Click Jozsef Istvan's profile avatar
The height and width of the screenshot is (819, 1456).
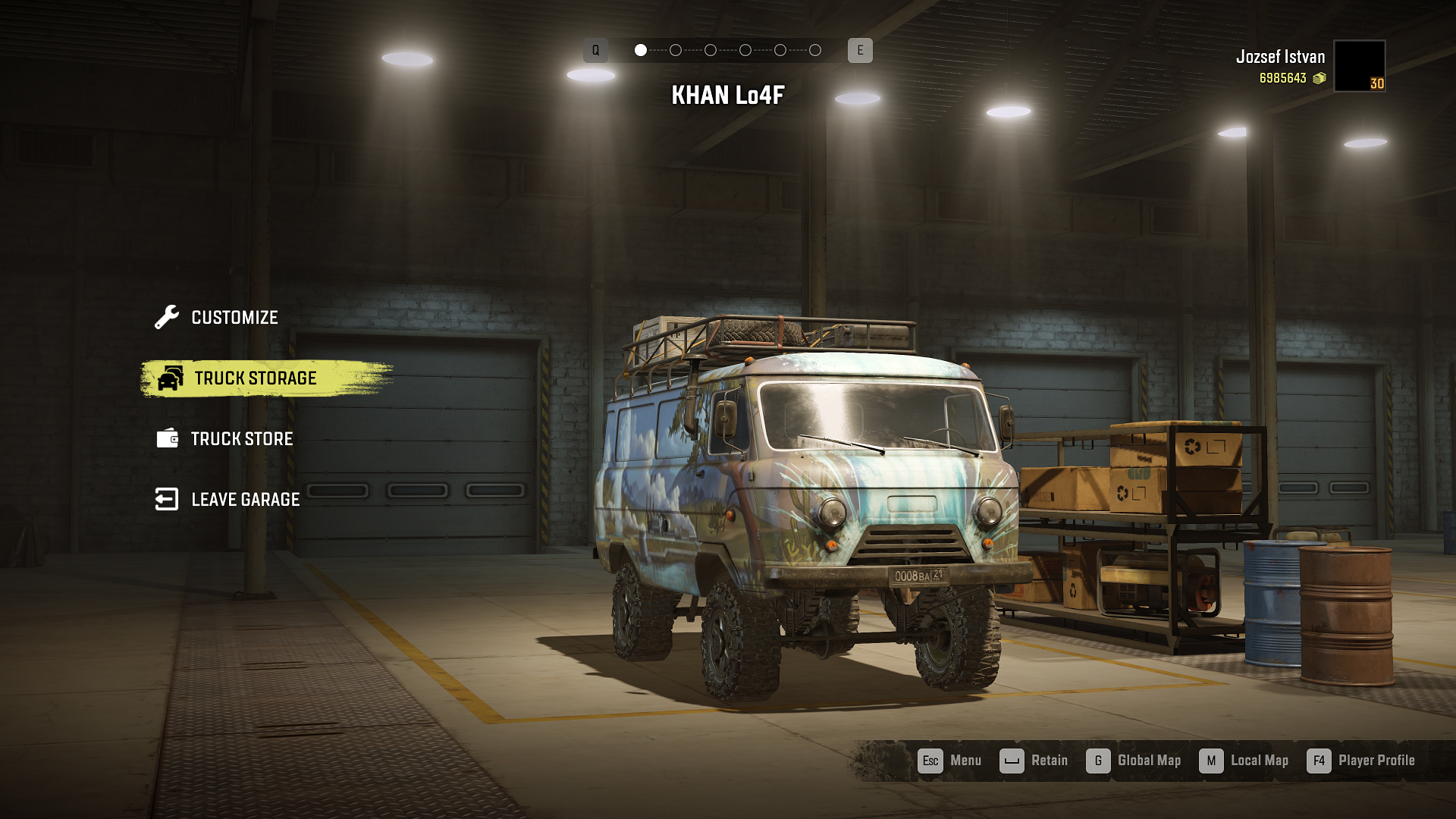tap(1359, 66)
